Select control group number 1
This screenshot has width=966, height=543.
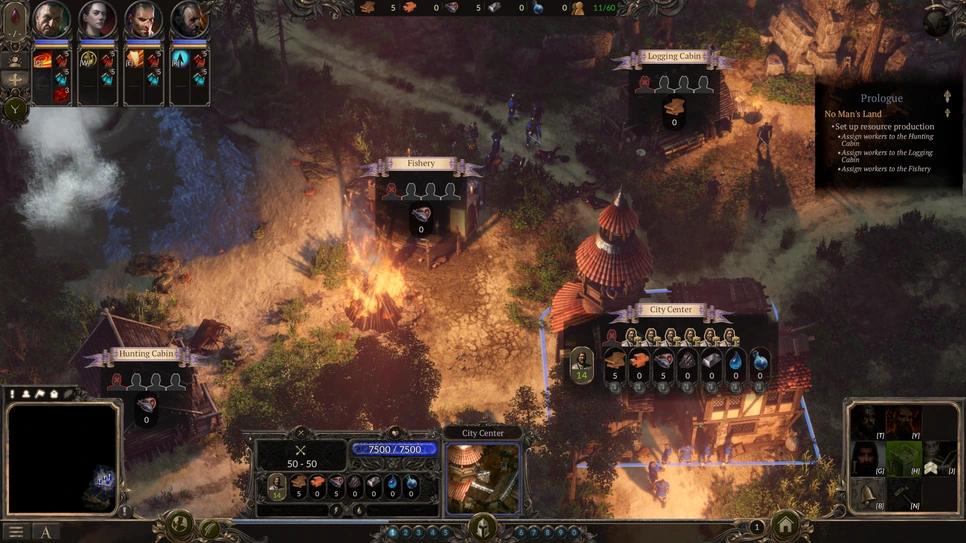[x=392, y=533]
